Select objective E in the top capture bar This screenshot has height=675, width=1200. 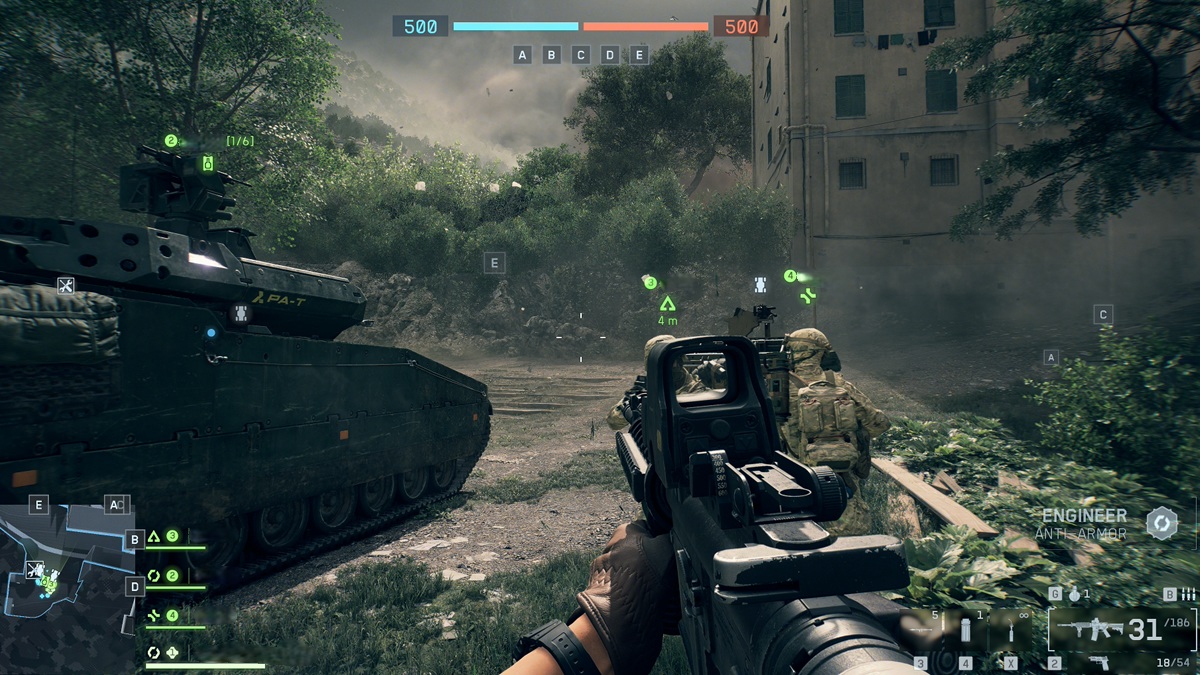640,55
